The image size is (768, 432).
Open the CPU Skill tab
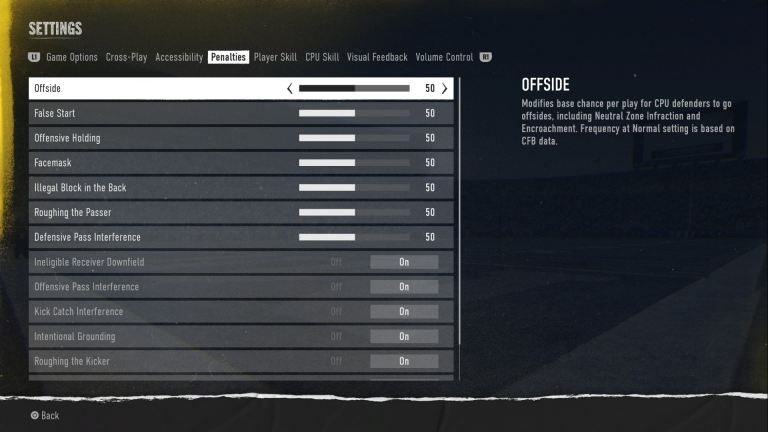(322, 58)
